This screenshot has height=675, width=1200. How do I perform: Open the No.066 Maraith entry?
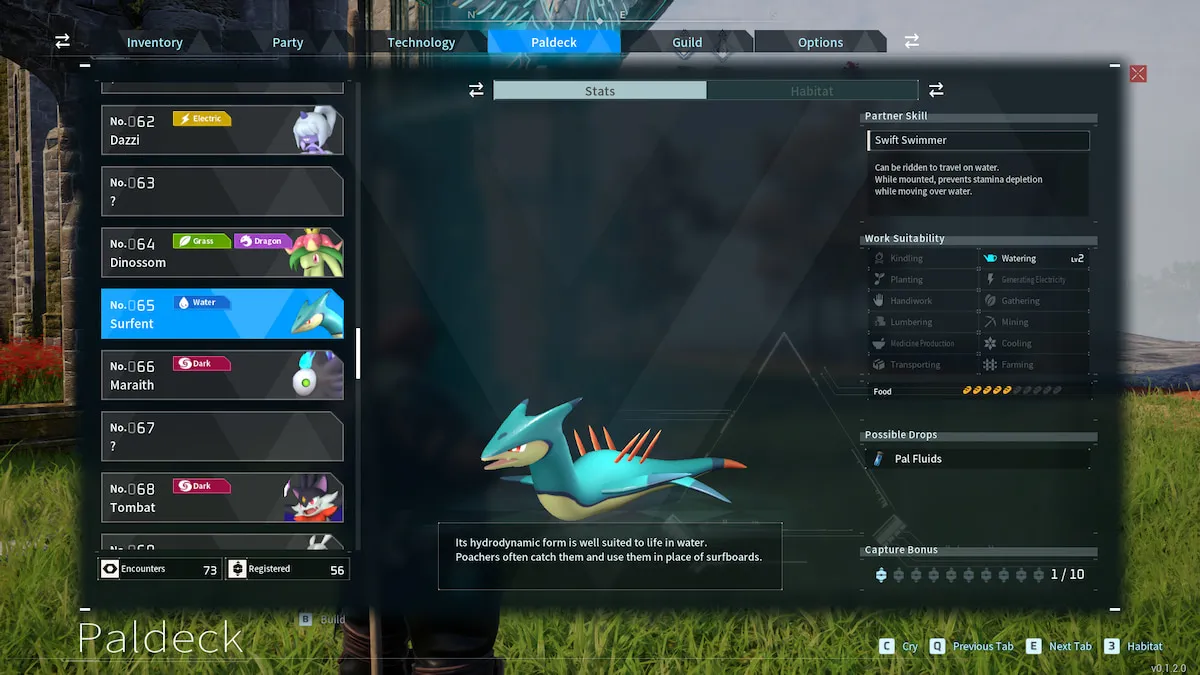222,375
